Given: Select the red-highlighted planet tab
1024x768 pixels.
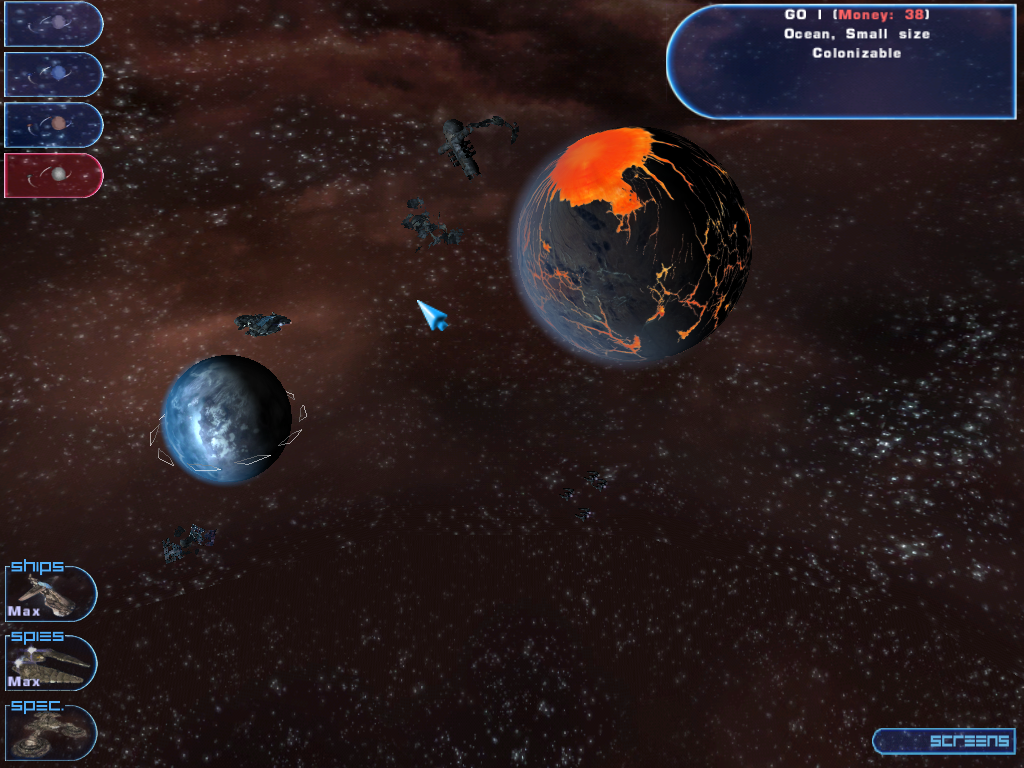Looking at the screenshot, I should coord(54,175).
